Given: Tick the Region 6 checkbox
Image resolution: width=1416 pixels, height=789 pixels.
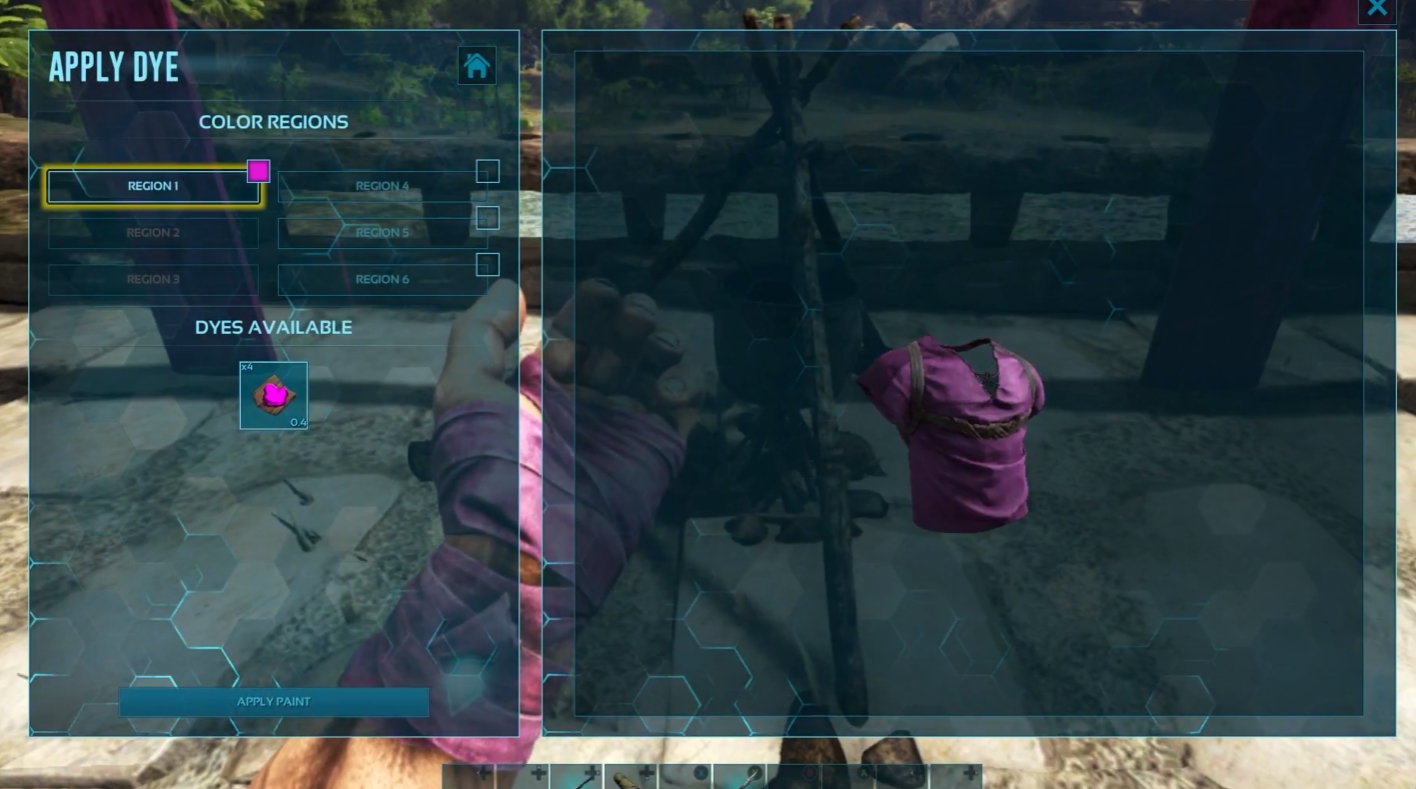Looking at the screenshot, I should (x=487, y=264).
